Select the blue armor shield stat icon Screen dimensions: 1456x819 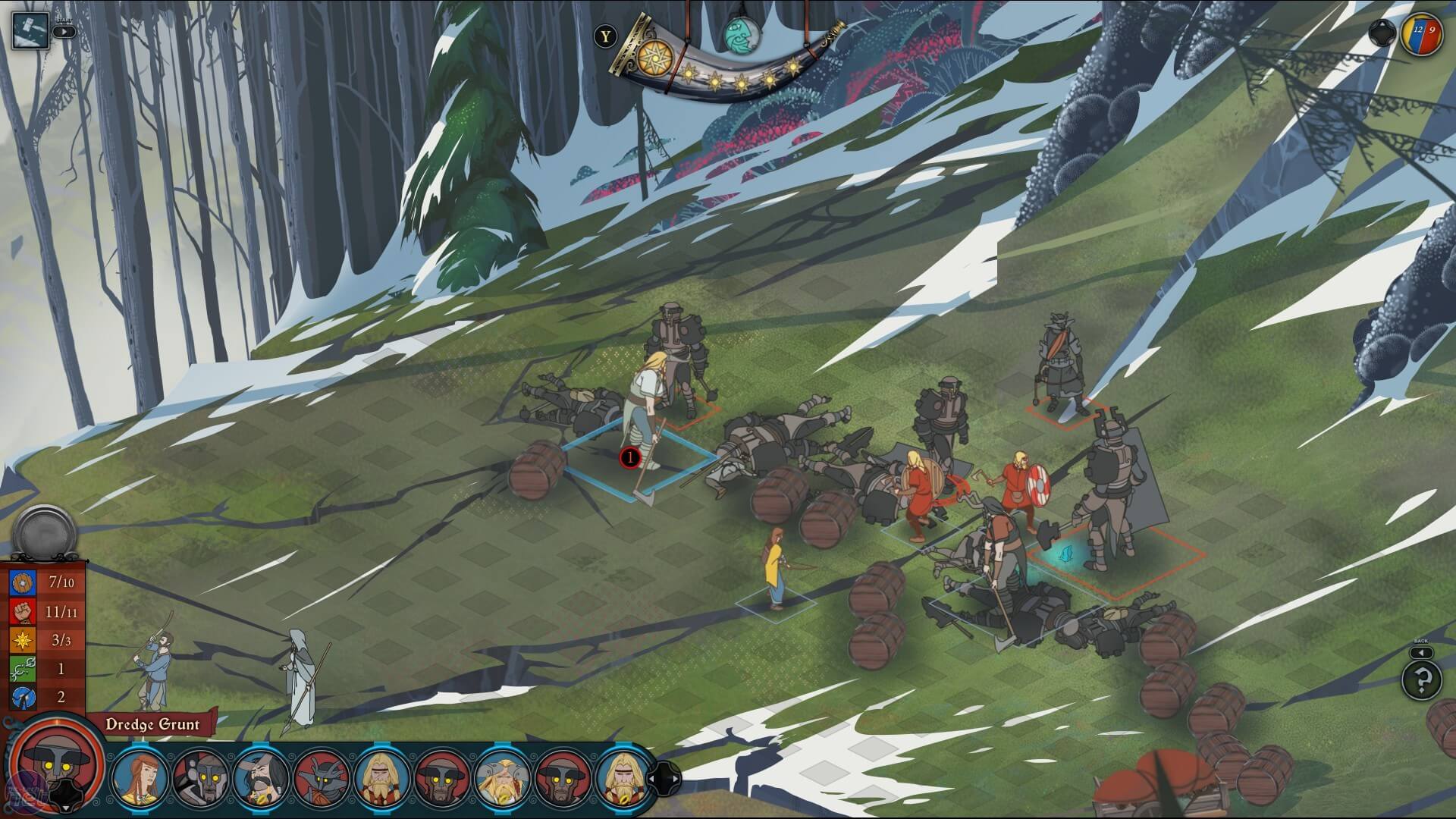tap(23, 582)
